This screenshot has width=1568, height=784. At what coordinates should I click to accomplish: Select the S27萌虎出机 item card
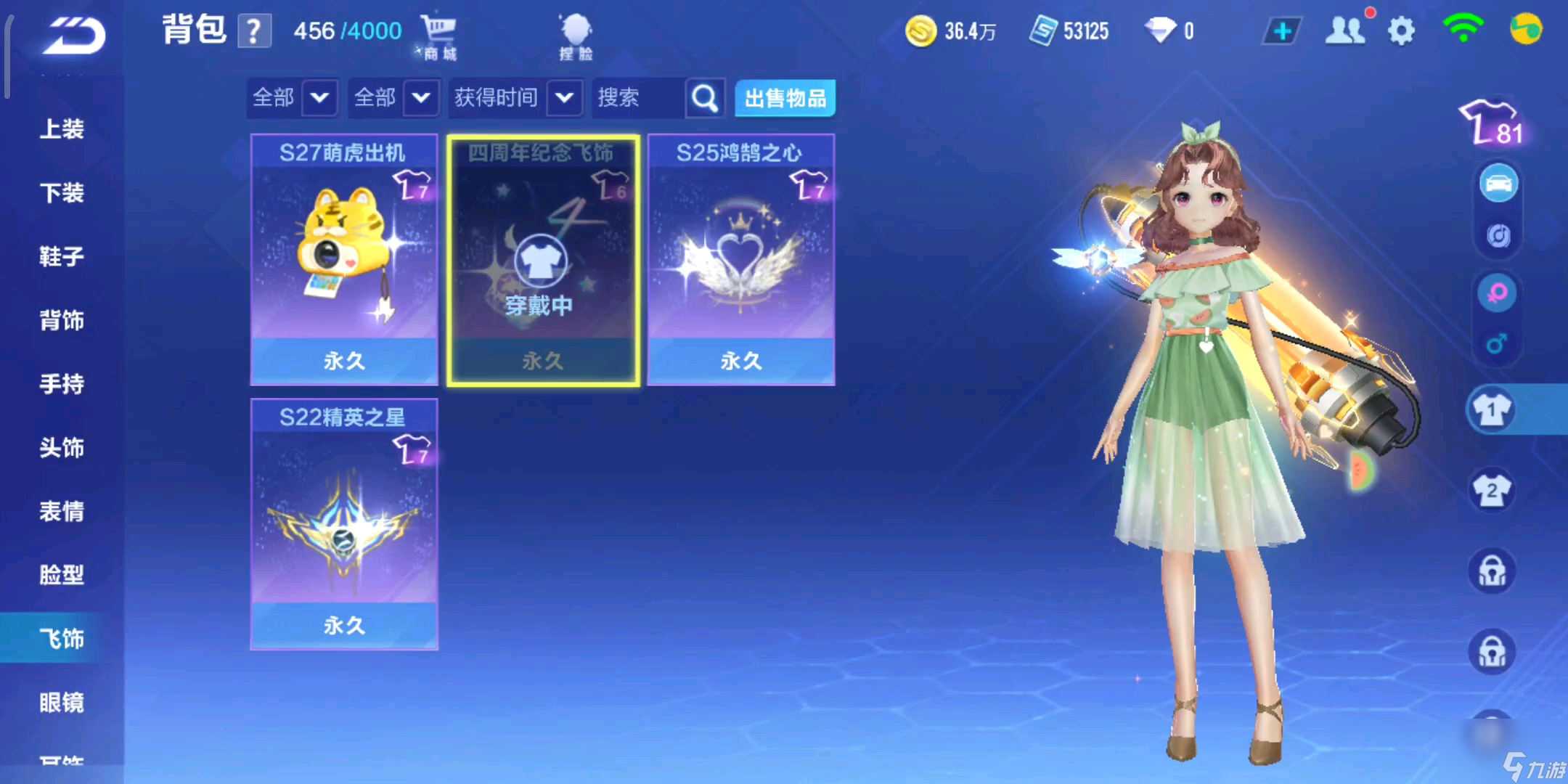(344, 259)
